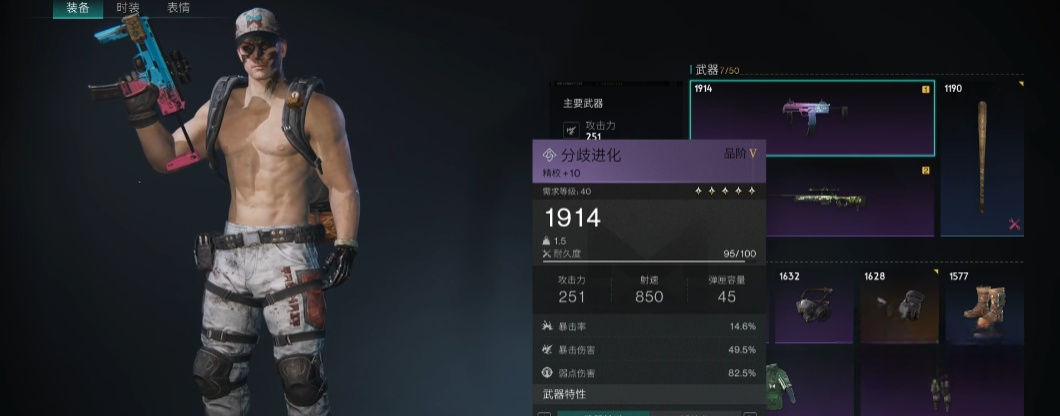The height and width of the screenshot is (416, 1060).
Task: Switch to the 表情 emotes tab
Action: point(178,8)
